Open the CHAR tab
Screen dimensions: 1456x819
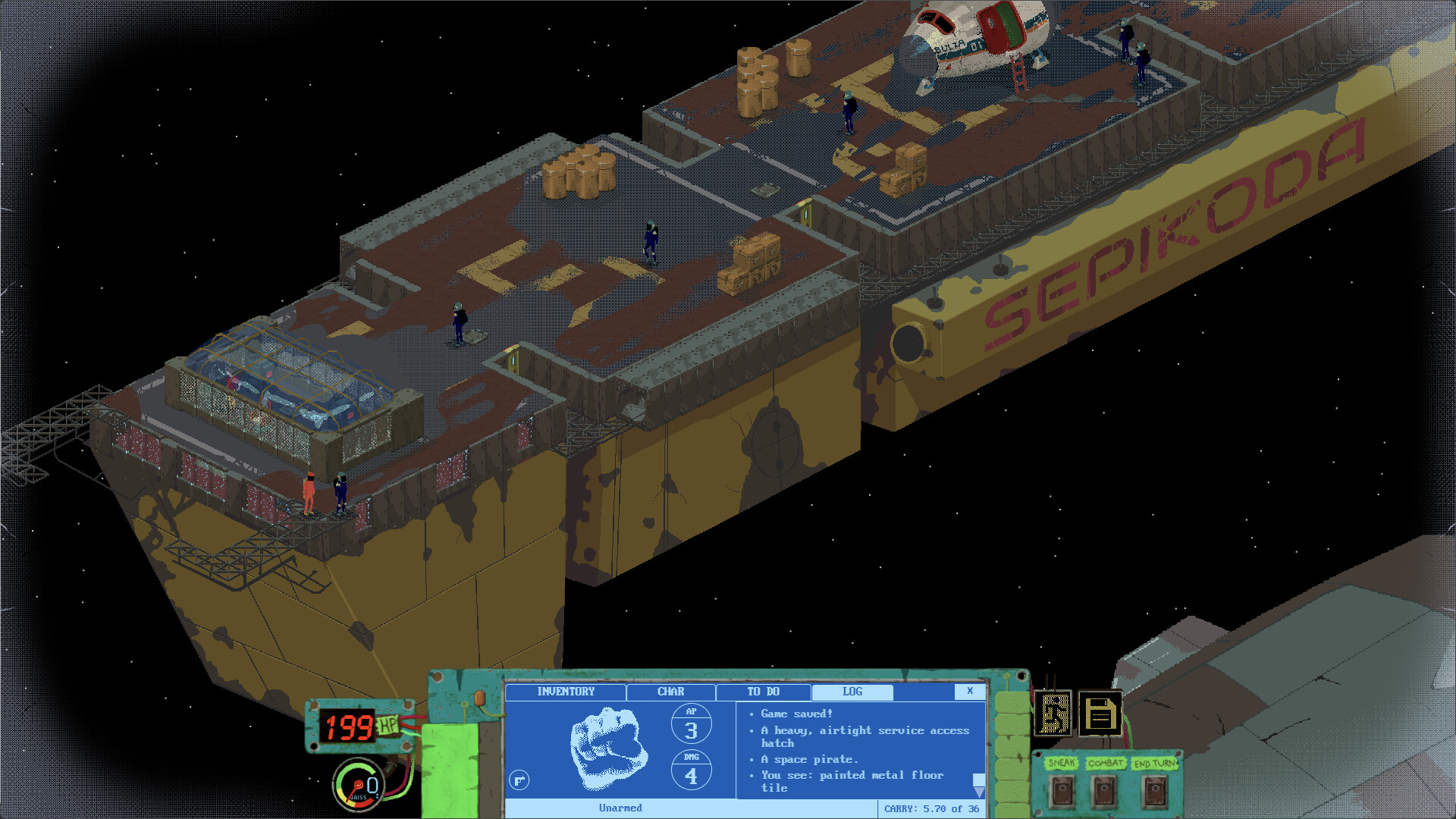click(670, 692)
